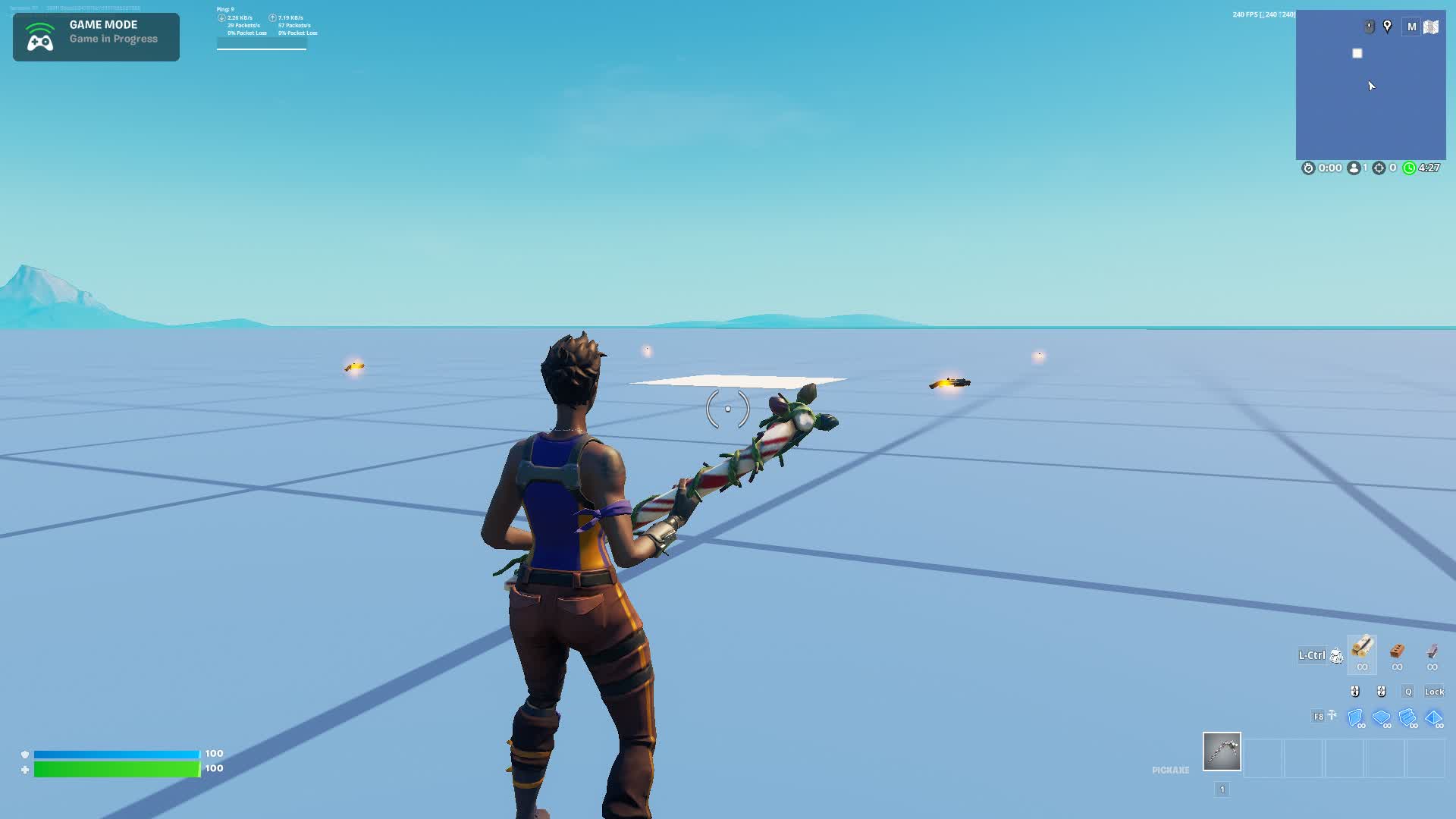The image size is (1456, 819).
Task: Select the floor building piece icon
Action: pos(1382,717)
